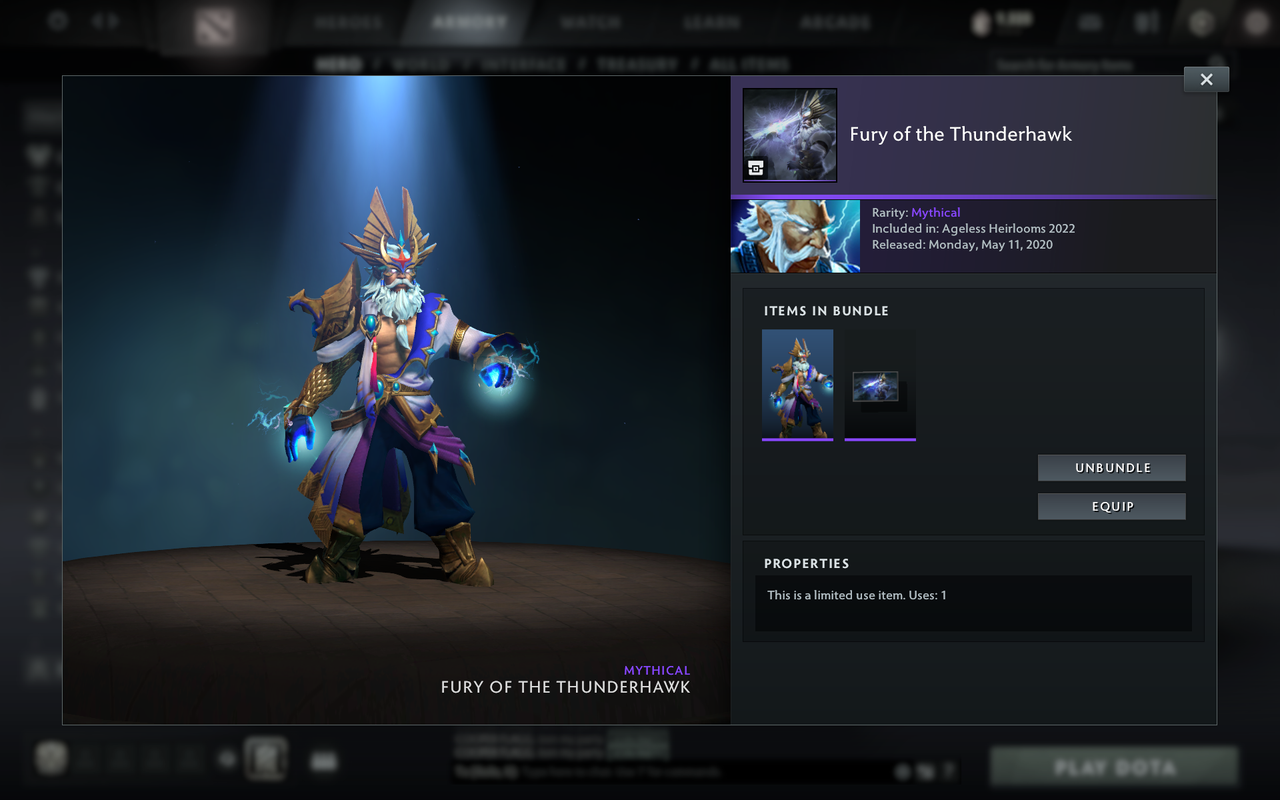Switch to the HEROES tab

[347, 20]
